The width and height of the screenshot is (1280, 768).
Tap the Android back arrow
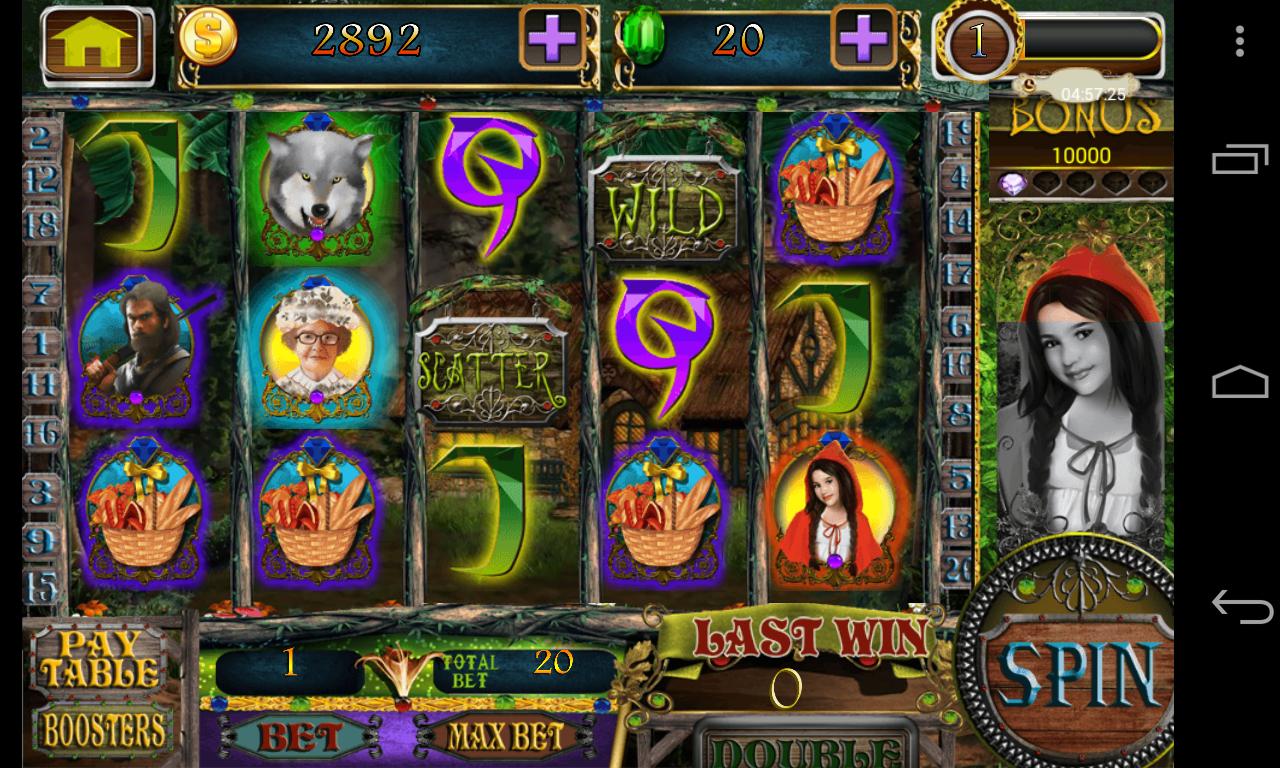(1240, 607)
